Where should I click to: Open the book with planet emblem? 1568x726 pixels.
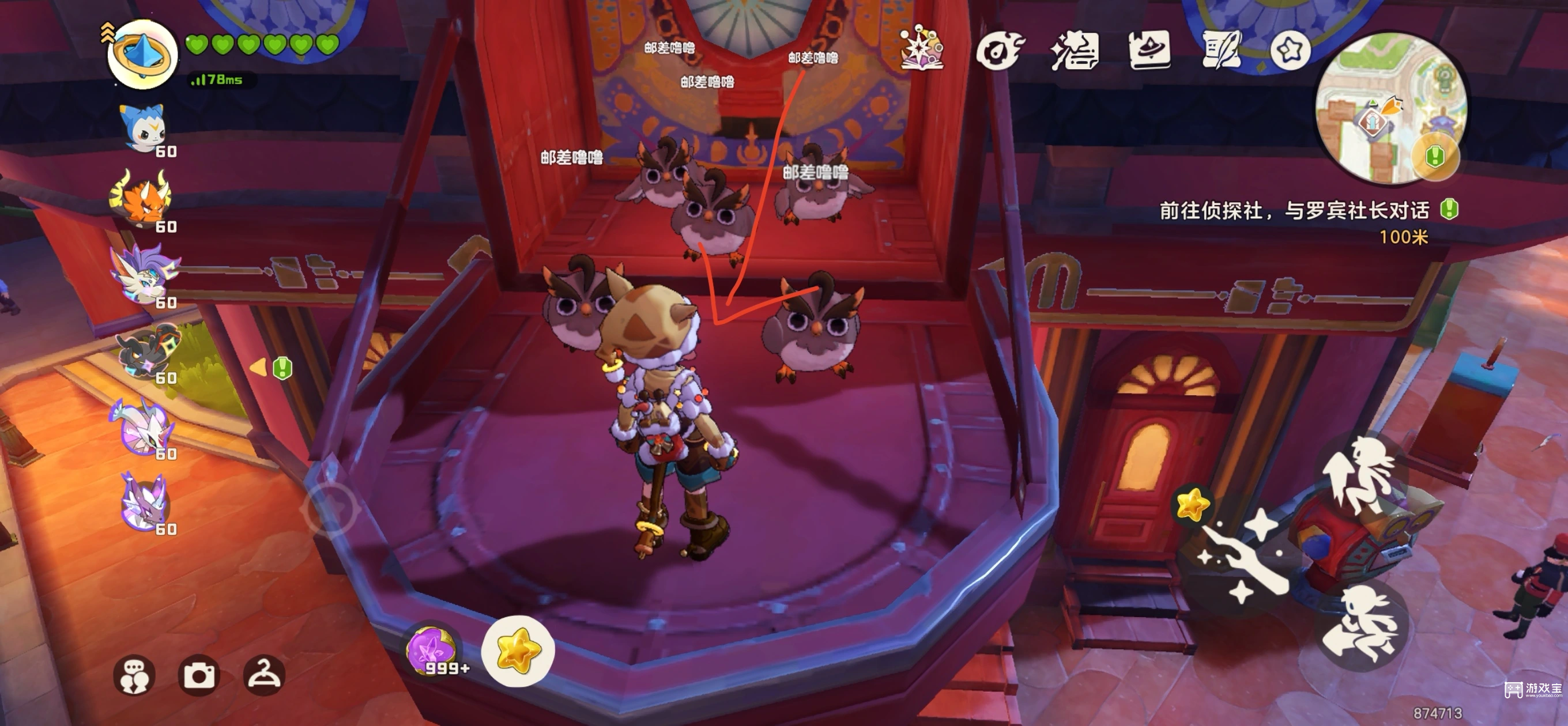1149,50
